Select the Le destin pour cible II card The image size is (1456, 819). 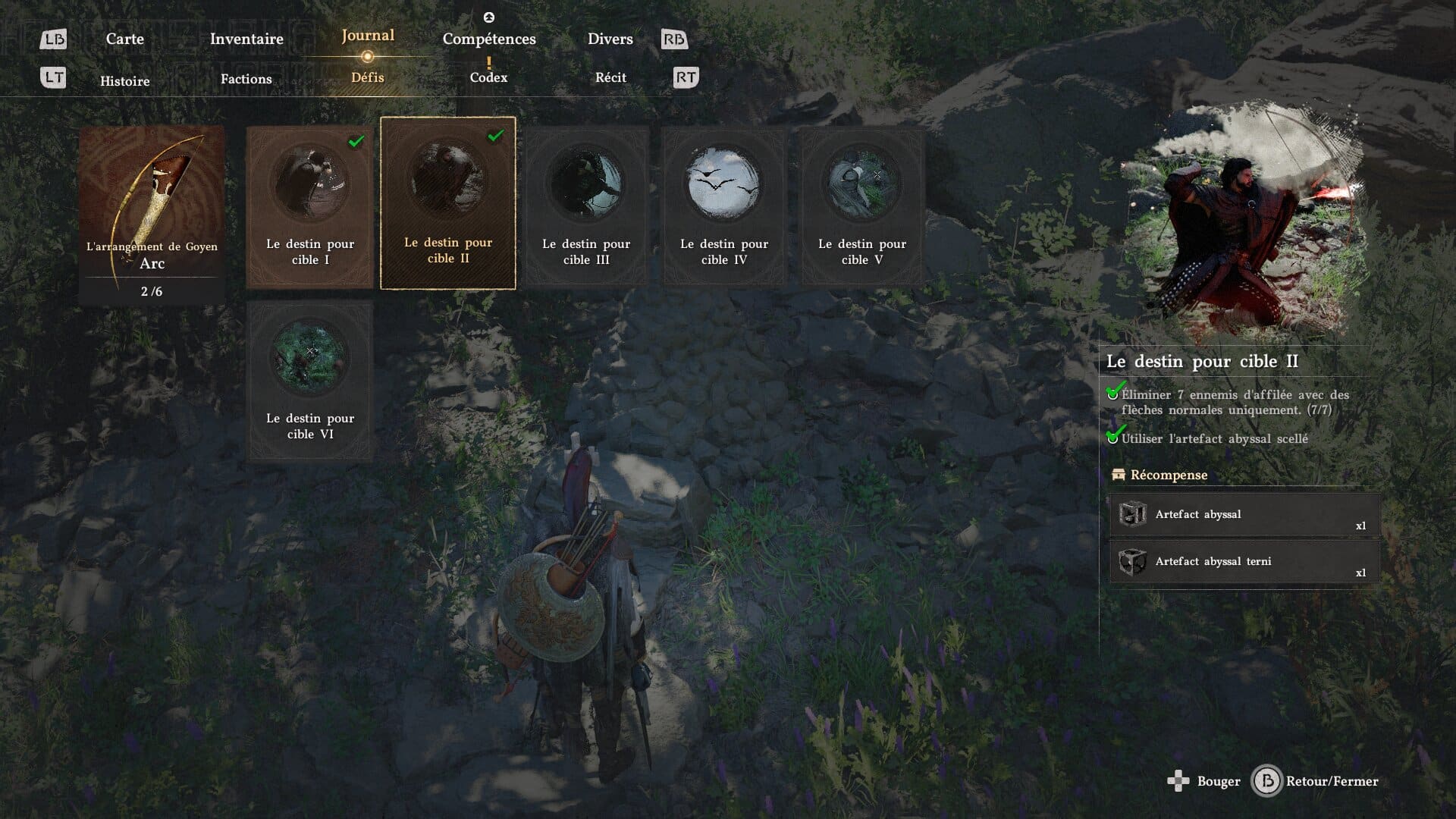click(448, 203)
